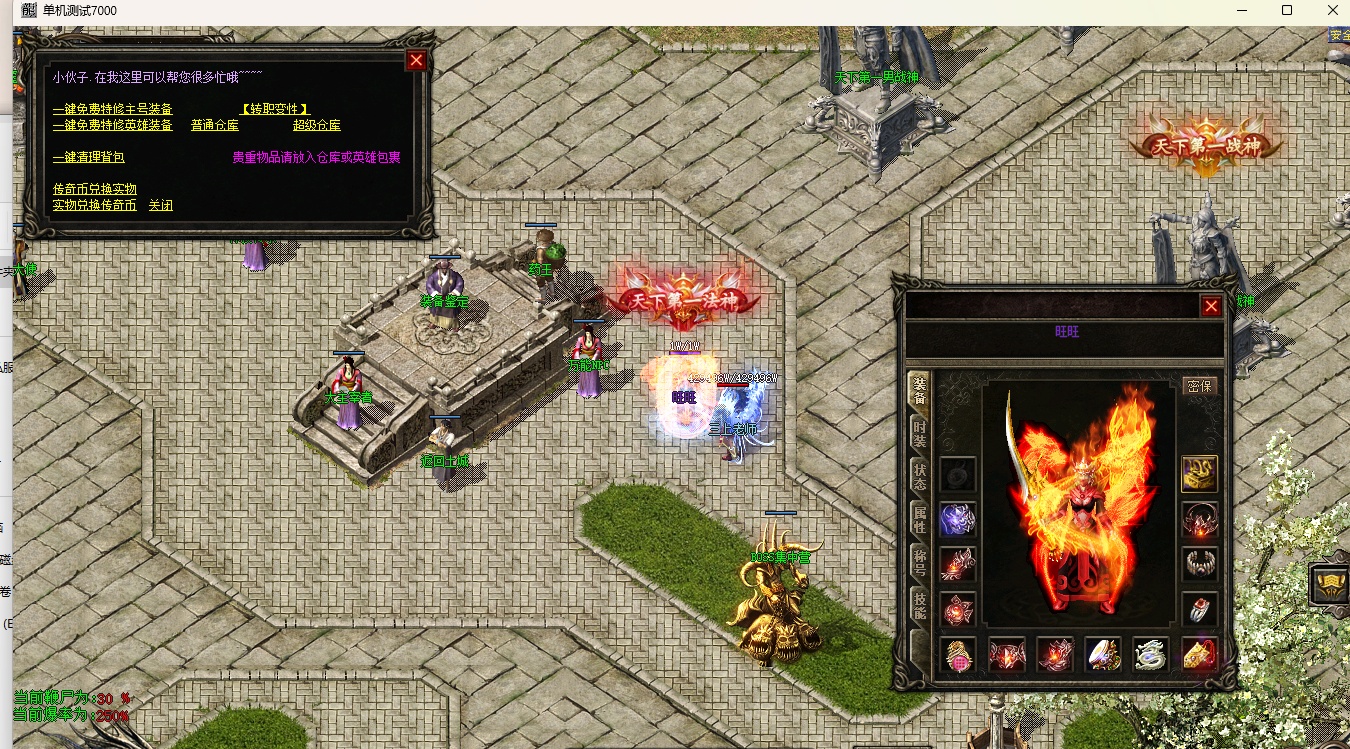Click the 密保 button
The image size is (1350, 749).
click(x=1199, y=386)
